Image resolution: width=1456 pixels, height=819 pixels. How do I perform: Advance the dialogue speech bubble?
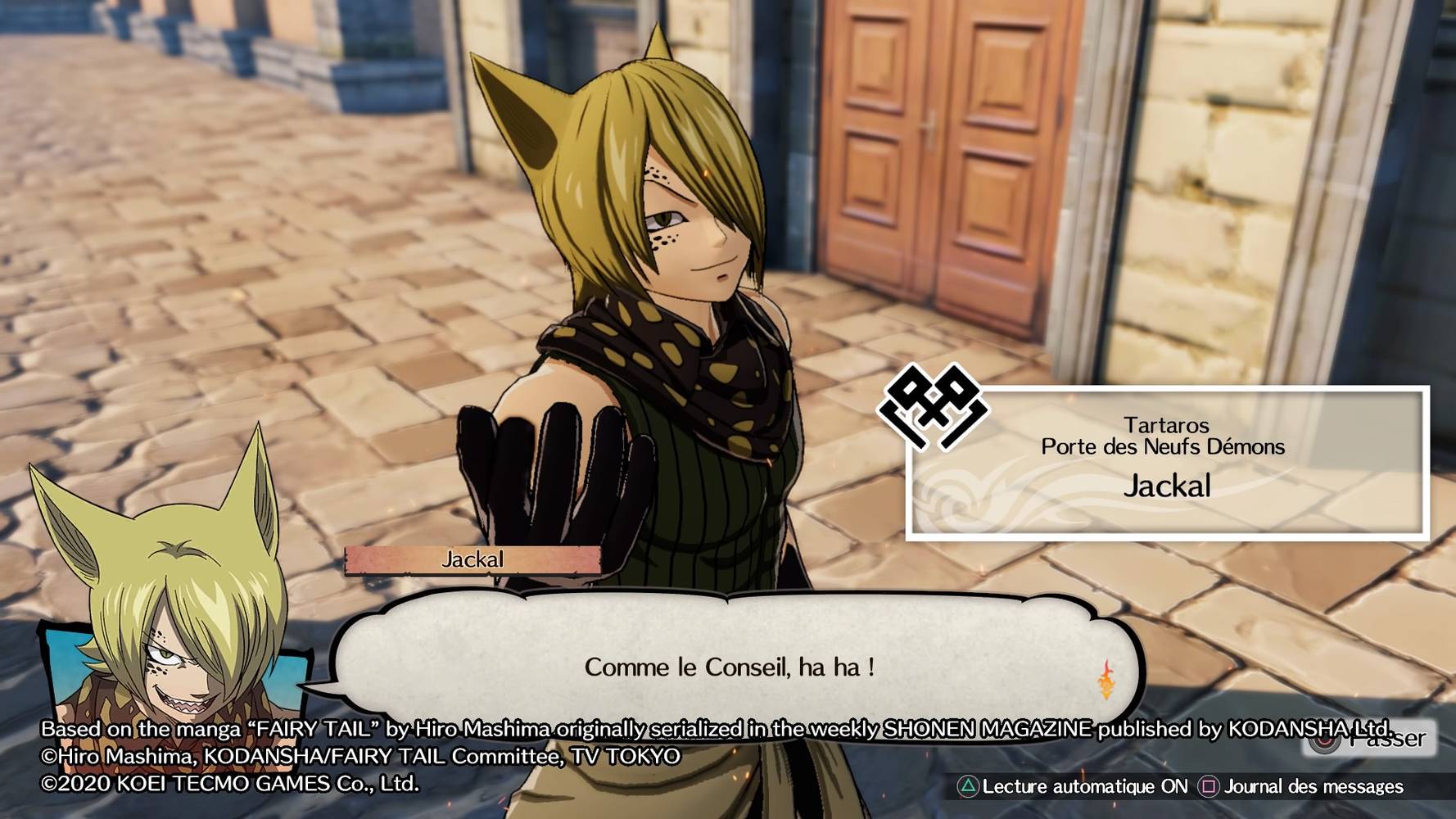729,667
